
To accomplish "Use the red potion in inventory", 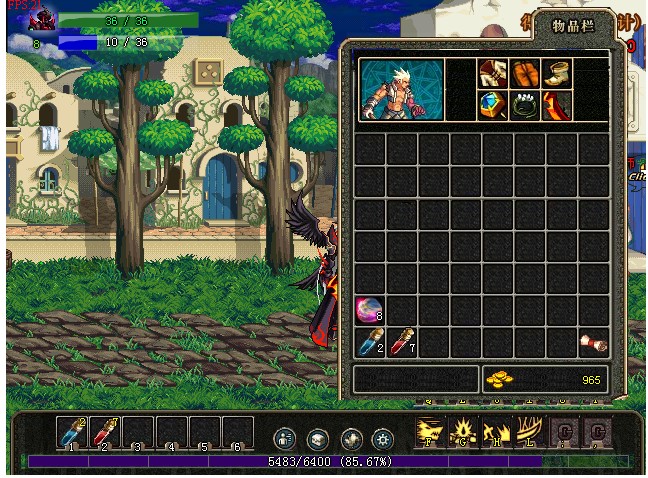I will tap(401, 343).
